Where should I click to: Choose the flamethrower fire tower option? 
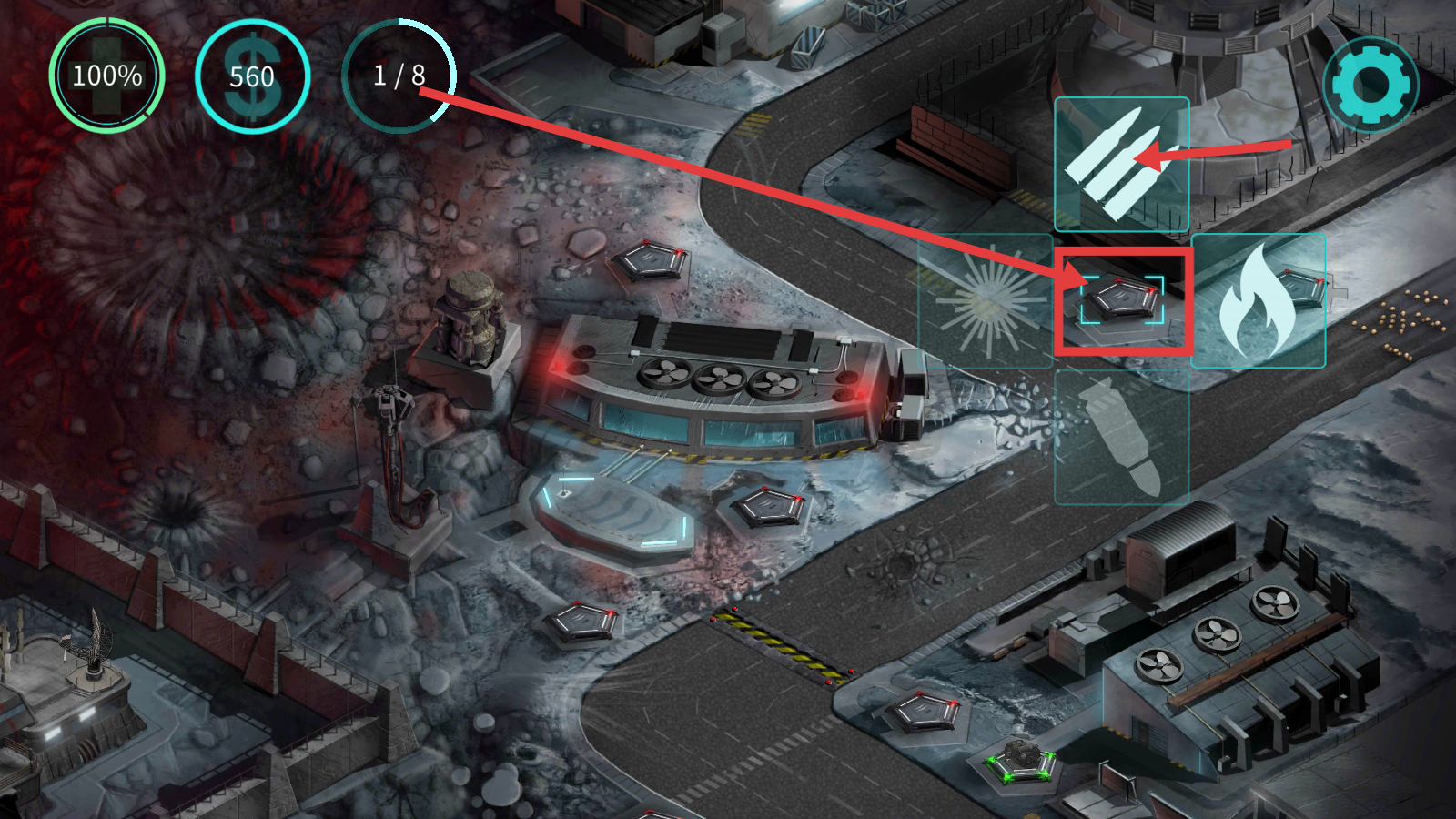1258,301
